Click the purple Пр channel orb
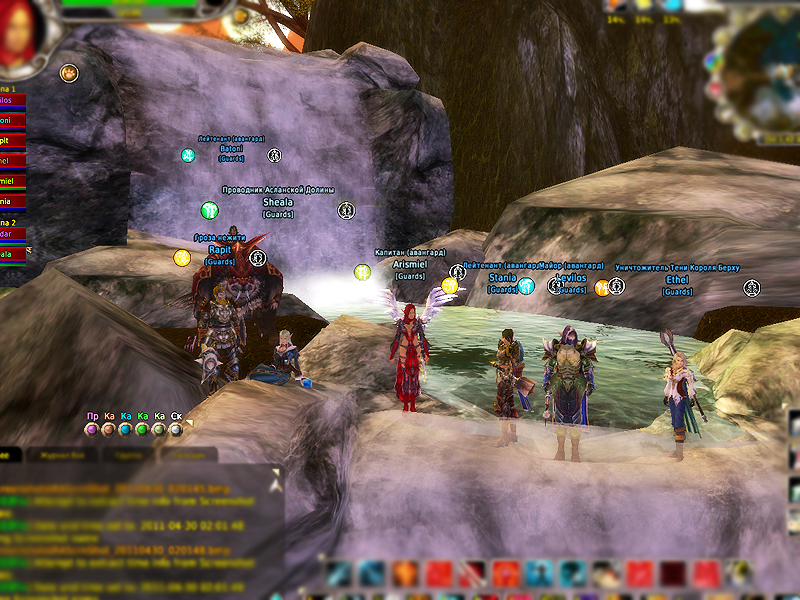Image resolution: width=800 pixels, height=600 pixels. (92, 429)
